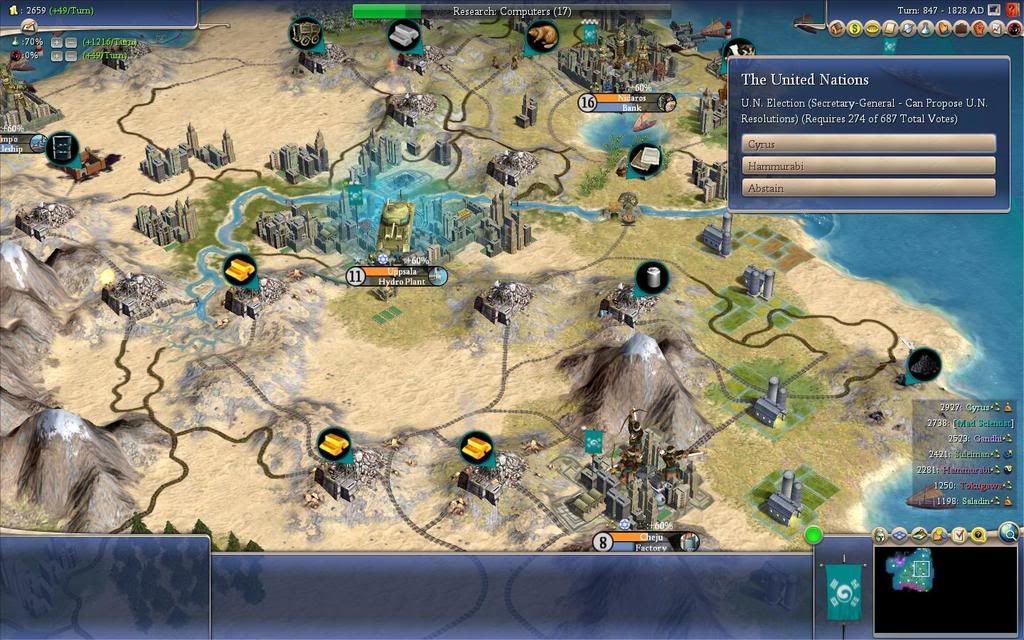Vote for Cyrus as Secretary-General
This screenshot has width=1024, height=640.
pos(868,143)
